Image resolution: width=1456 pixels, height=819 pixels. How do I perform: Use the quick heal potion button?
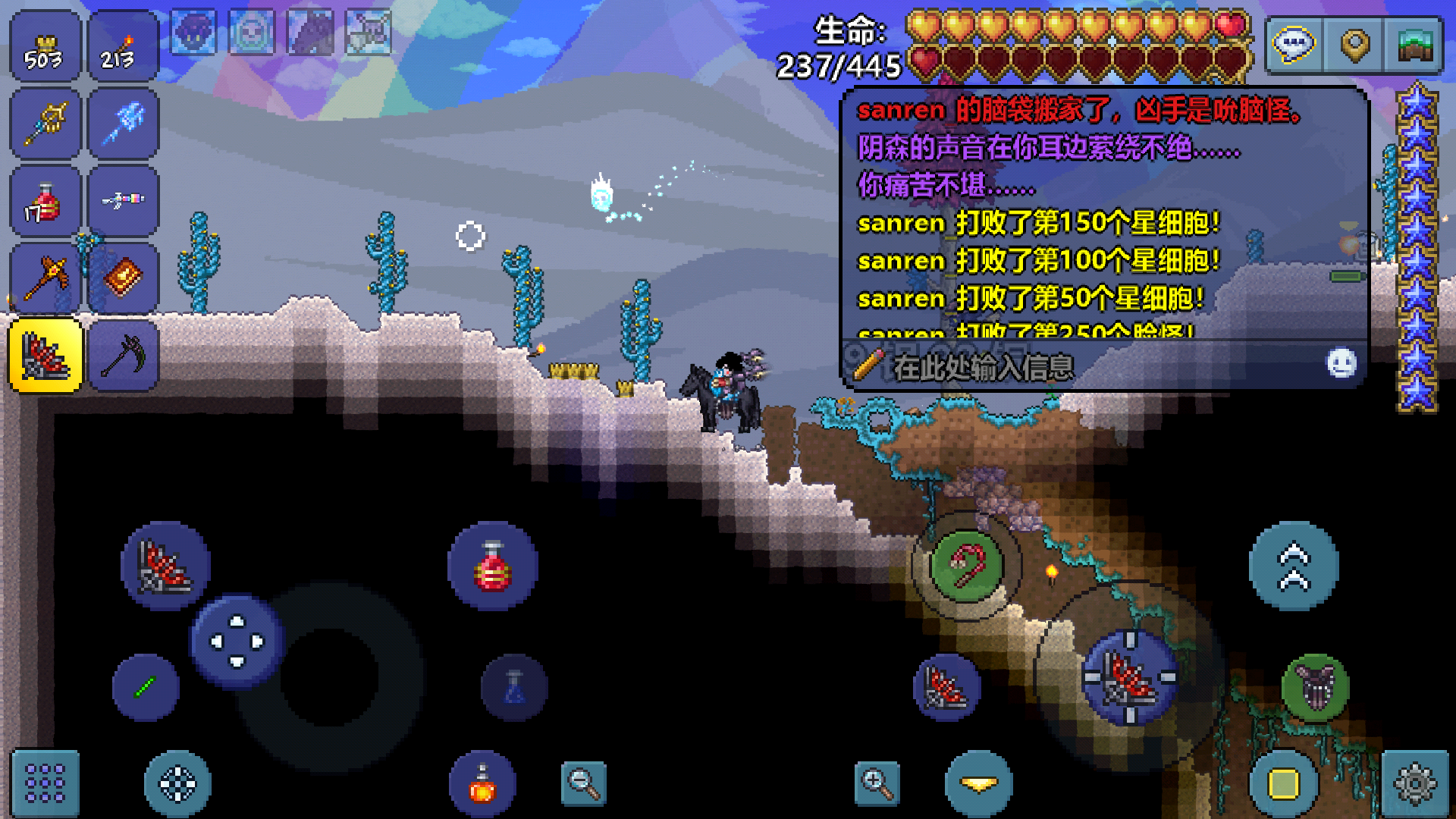click(493, 566)
